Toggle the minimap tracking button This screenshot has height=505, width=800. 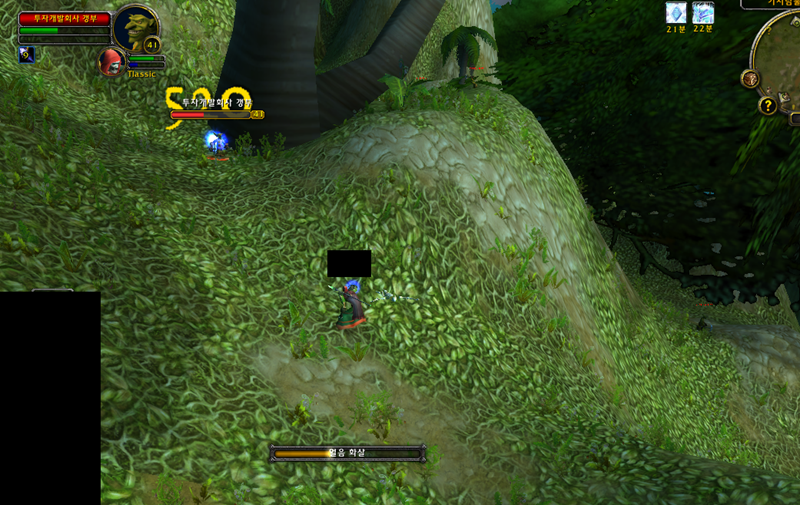750,79
